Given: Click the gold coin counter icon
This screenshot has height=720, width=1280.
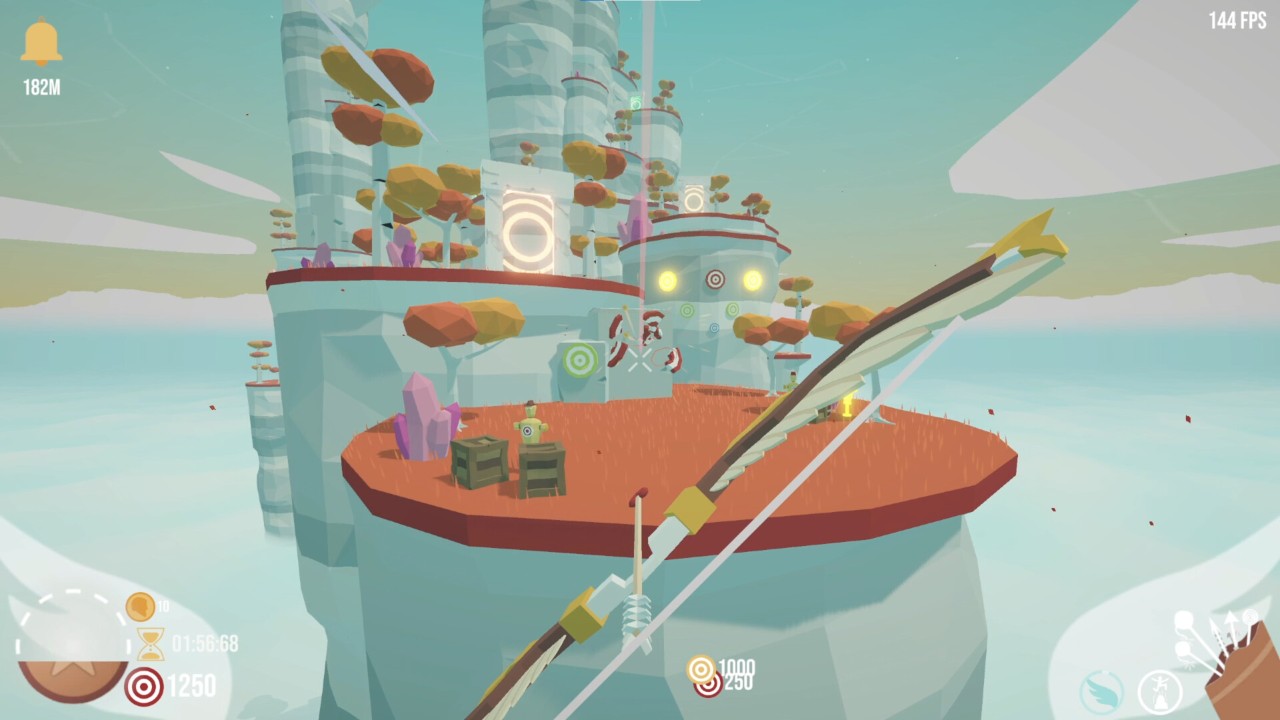Looking at the screenshot, I should pos(140,607).
